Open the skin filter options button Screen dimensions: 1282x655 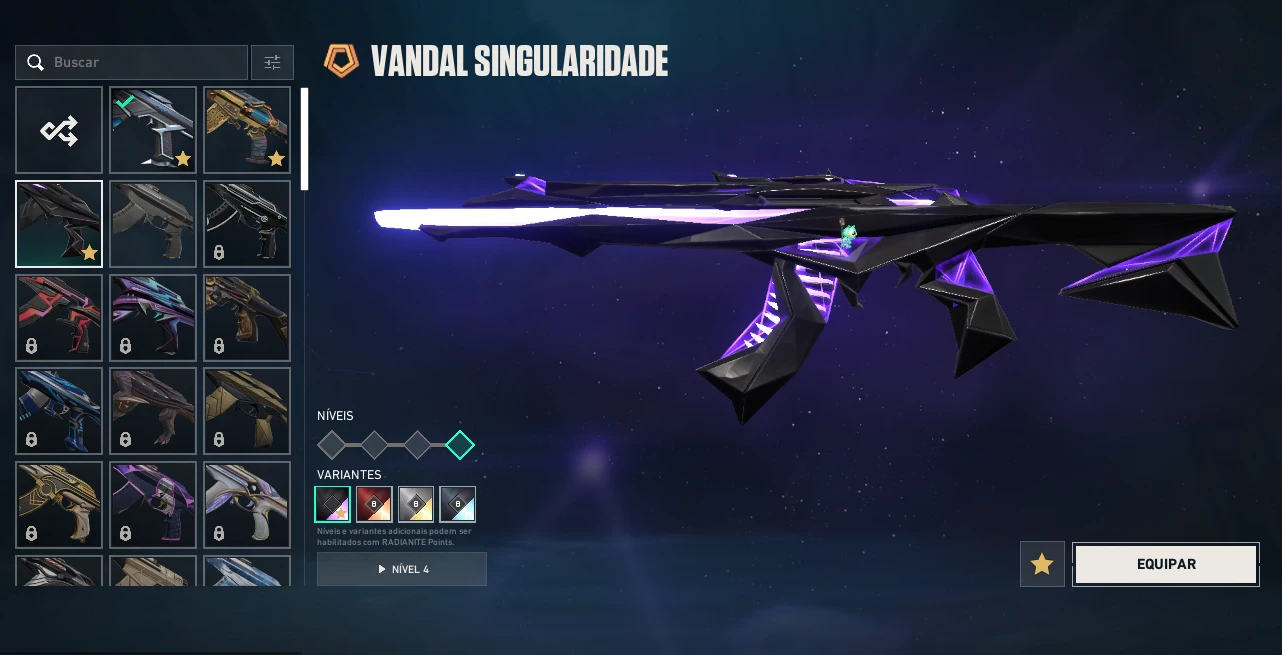(x=272, y=62)
